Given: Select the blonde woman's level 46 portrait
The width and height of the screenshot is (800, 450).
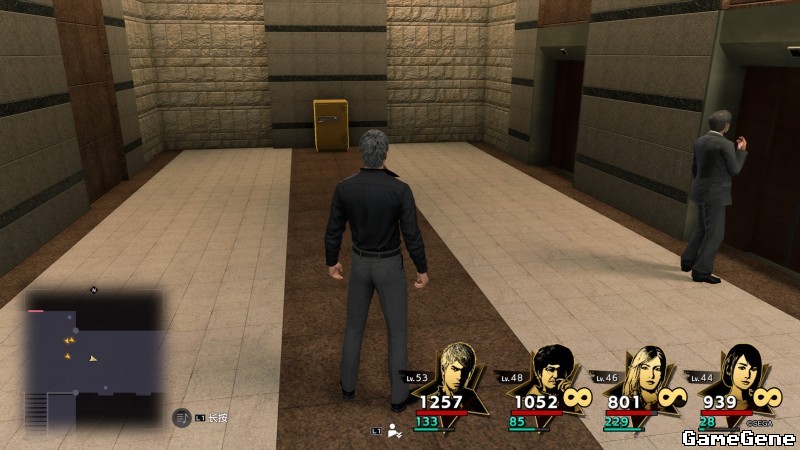Looking at the screenshot, I should point(643,372).
